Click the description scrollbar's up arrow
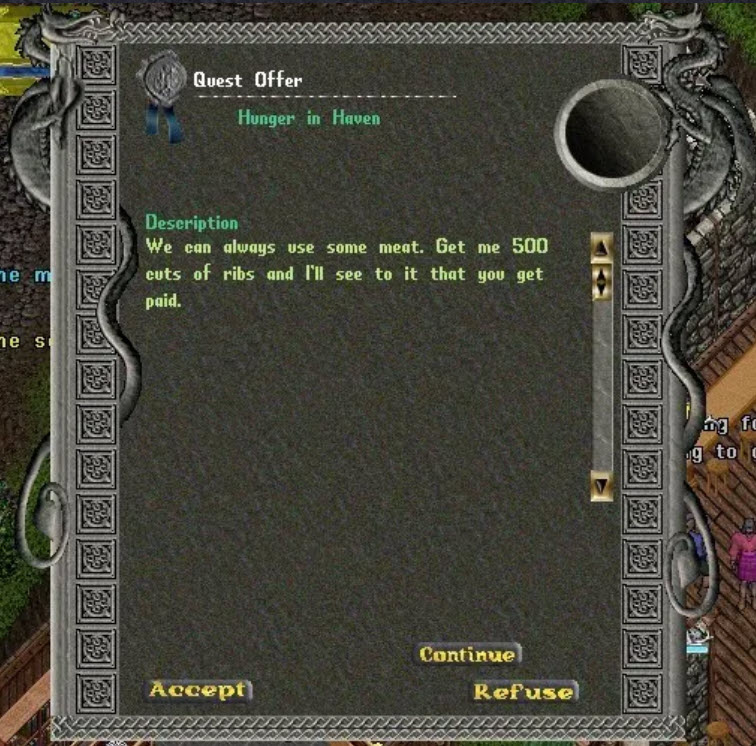756x746 pixels. tap(601, 247)
